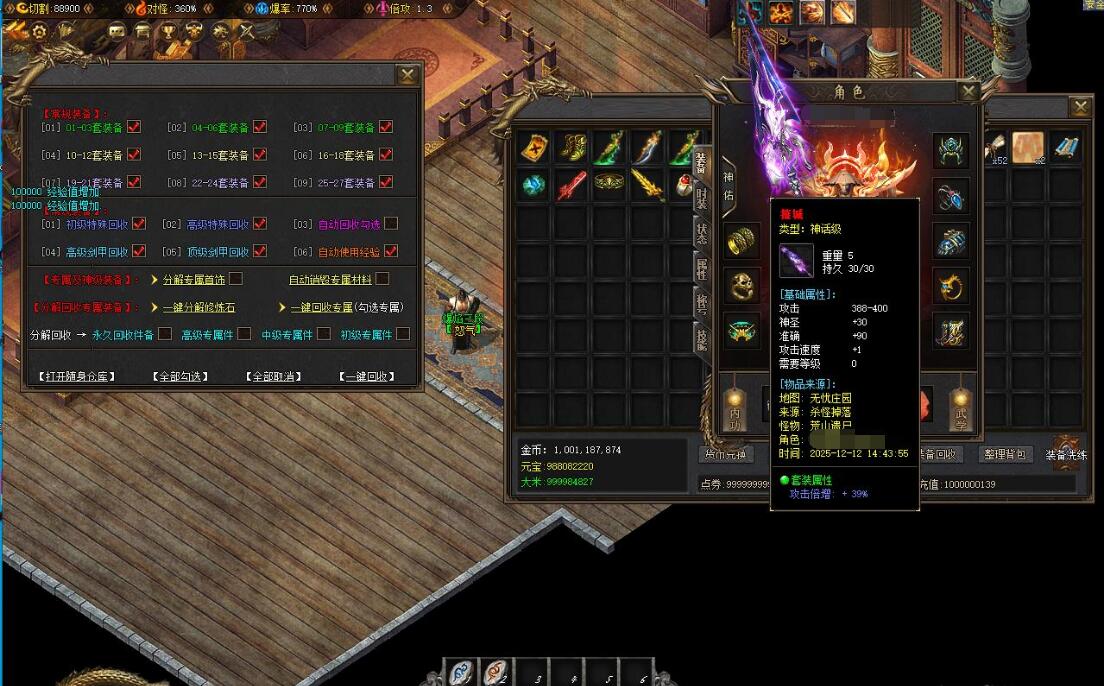Enable 自动回收勾选 auto-recycle checkbox

pos(391,224)
